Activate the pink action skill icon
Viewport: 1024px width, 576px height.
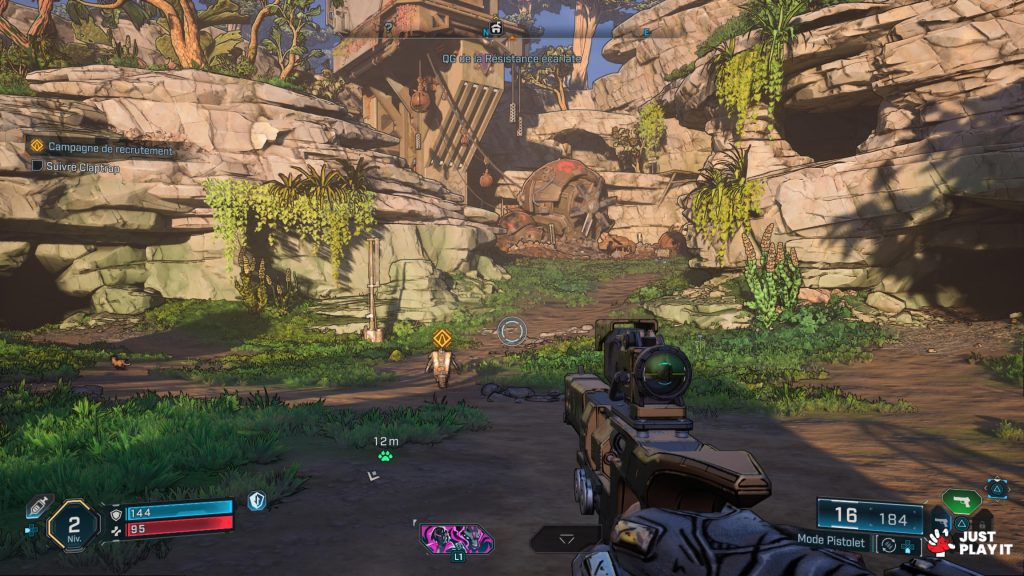click(x=456, y=539)
